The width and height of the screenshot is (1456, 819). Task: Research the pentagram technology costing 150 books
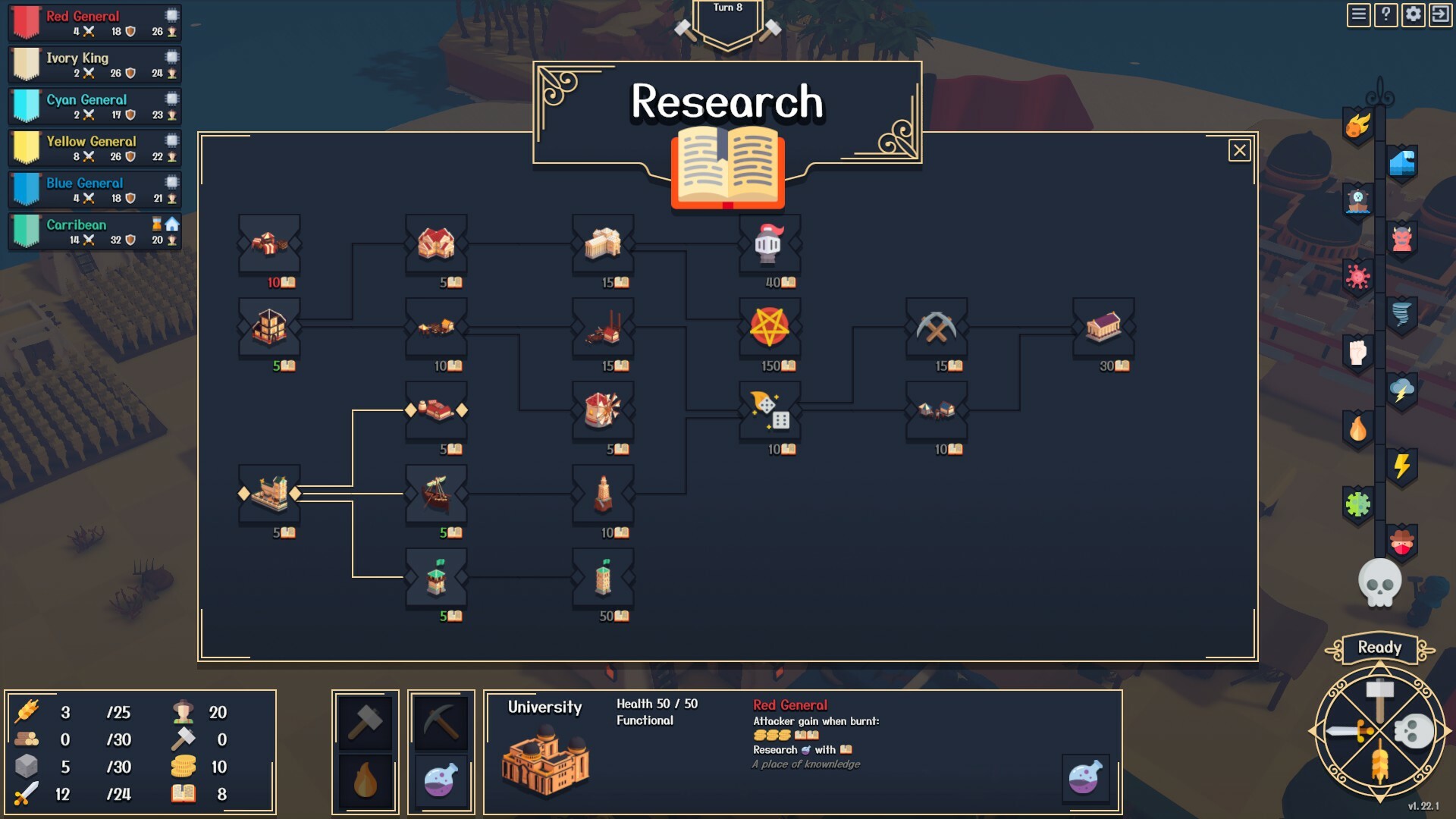[x=770, y=328]
